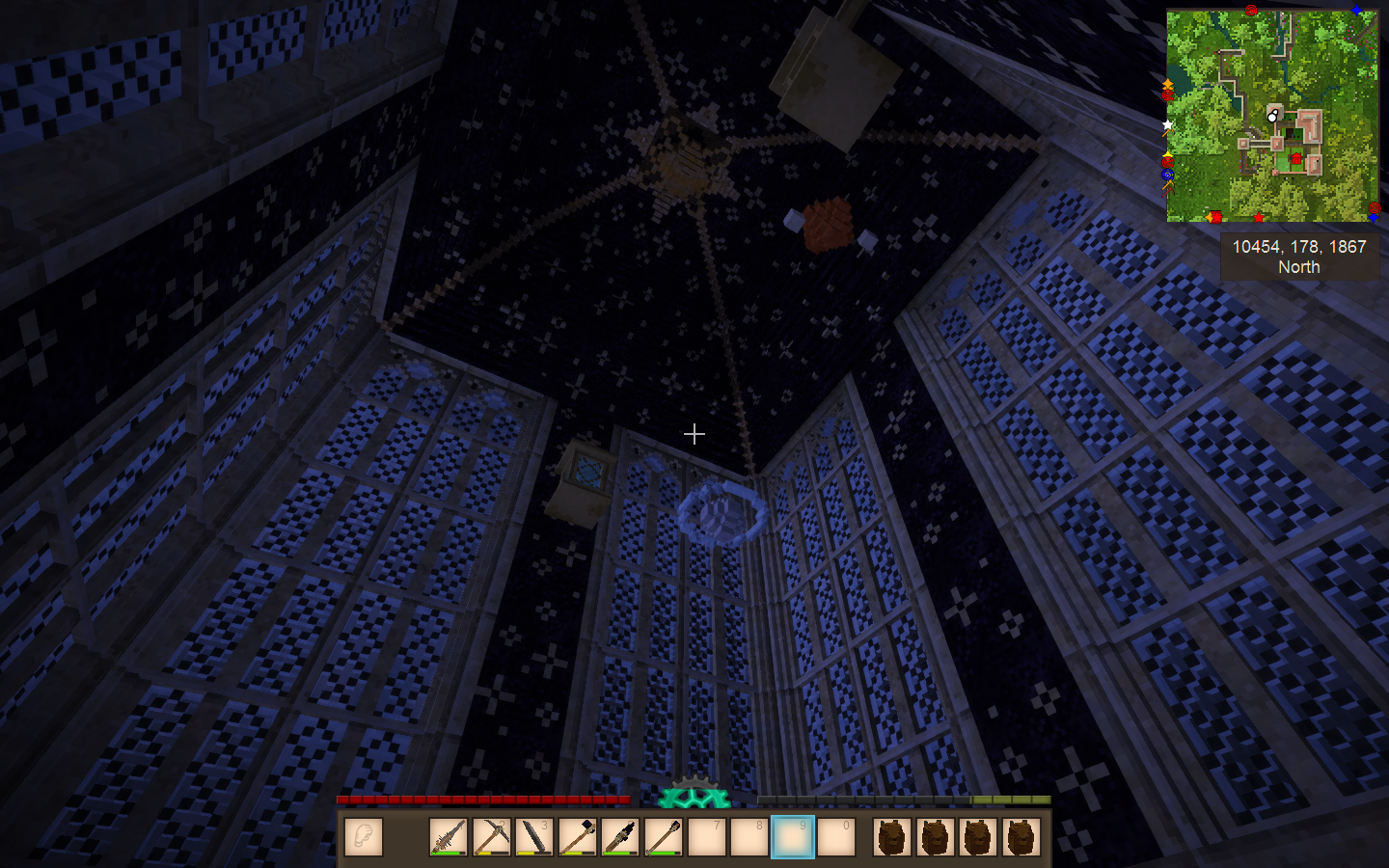Click the off-hand slot with the hand icon
The image size is (1389, 868).
(364, 836)
